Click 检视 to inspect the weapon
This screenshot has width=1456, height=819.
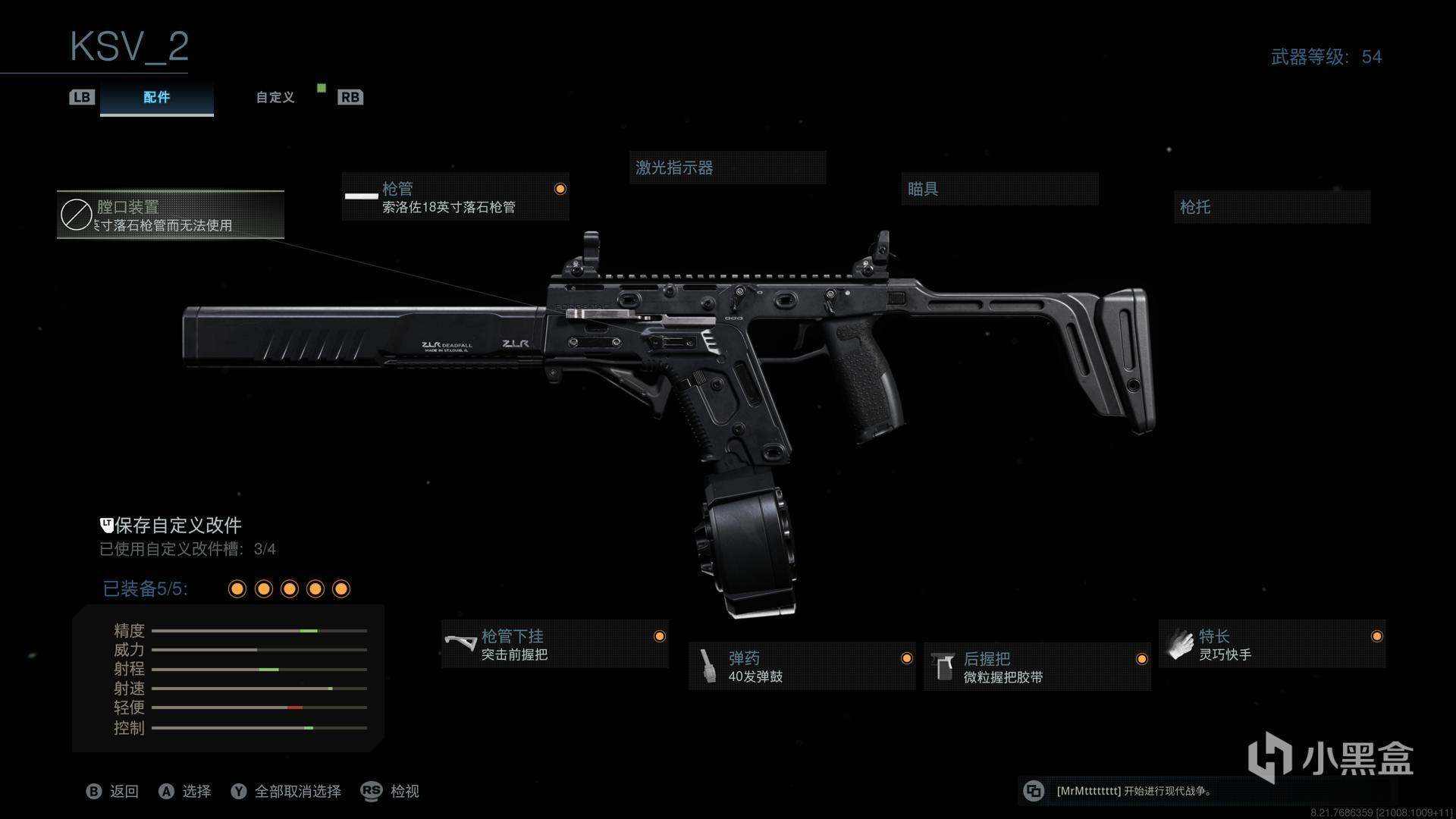[391, 791]
